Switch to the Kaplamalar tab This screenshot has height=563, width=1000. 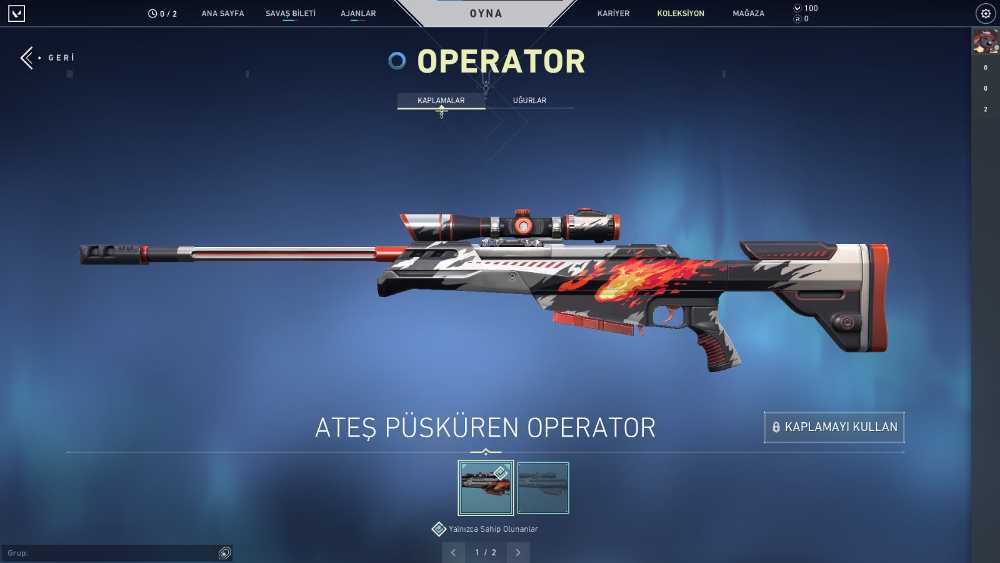[441, 101]
